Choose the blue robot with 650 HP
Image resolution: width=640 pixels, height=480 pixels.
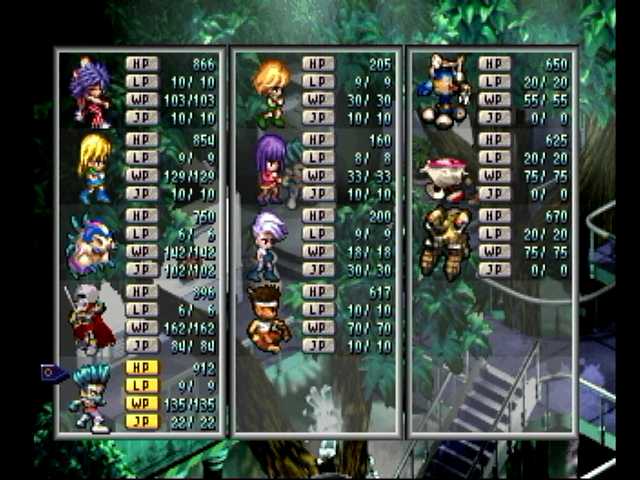click(x=444, y=90)
